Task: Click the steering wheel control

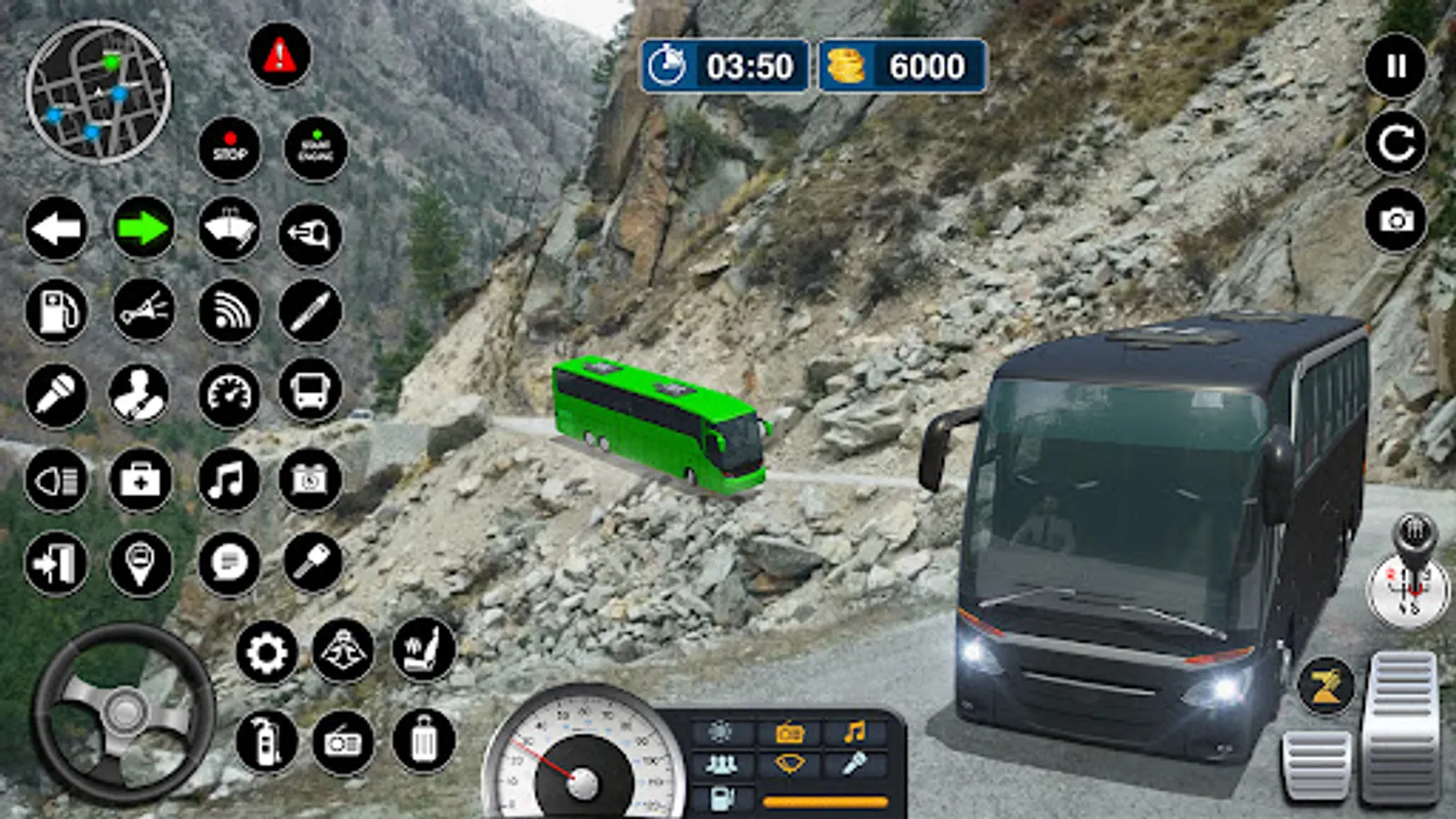Action: click(124, 713)
